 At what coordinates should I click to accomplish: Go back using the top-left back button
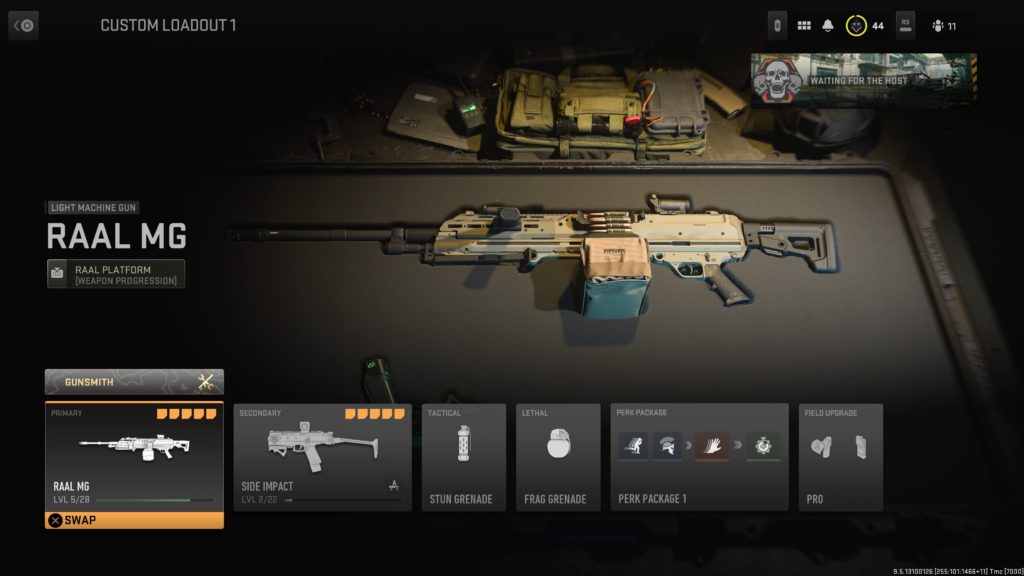coord(24,25)
